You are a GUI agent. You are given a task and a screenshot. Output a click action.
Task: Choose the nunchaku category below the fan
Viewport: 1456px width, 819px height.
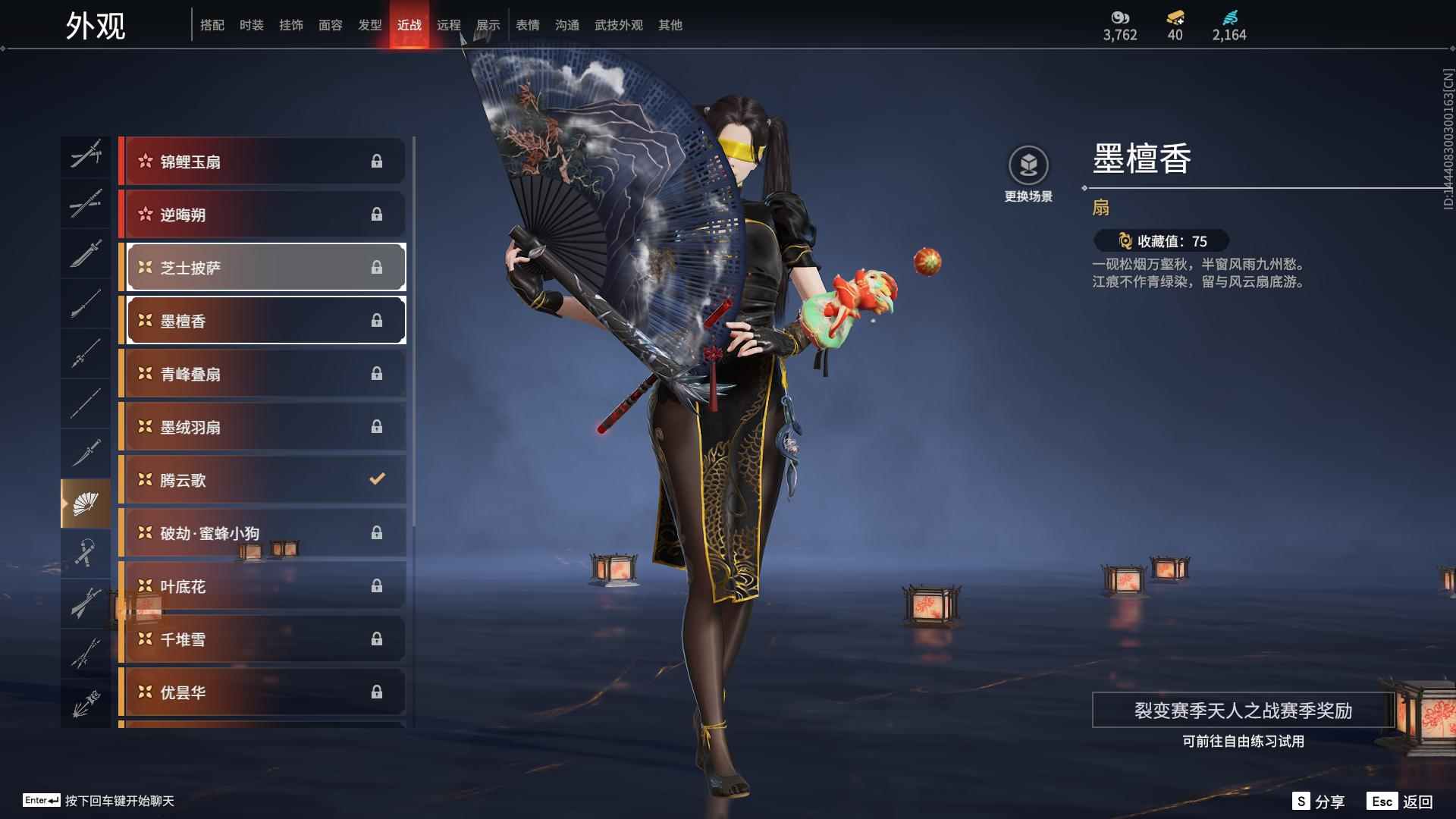[x=86, y=552]
